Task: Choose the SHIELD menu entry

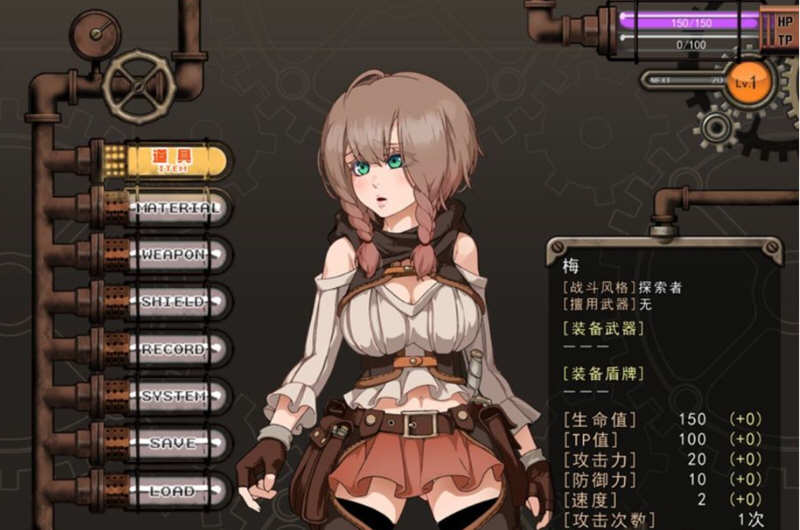Action: (x=173, y=302)
